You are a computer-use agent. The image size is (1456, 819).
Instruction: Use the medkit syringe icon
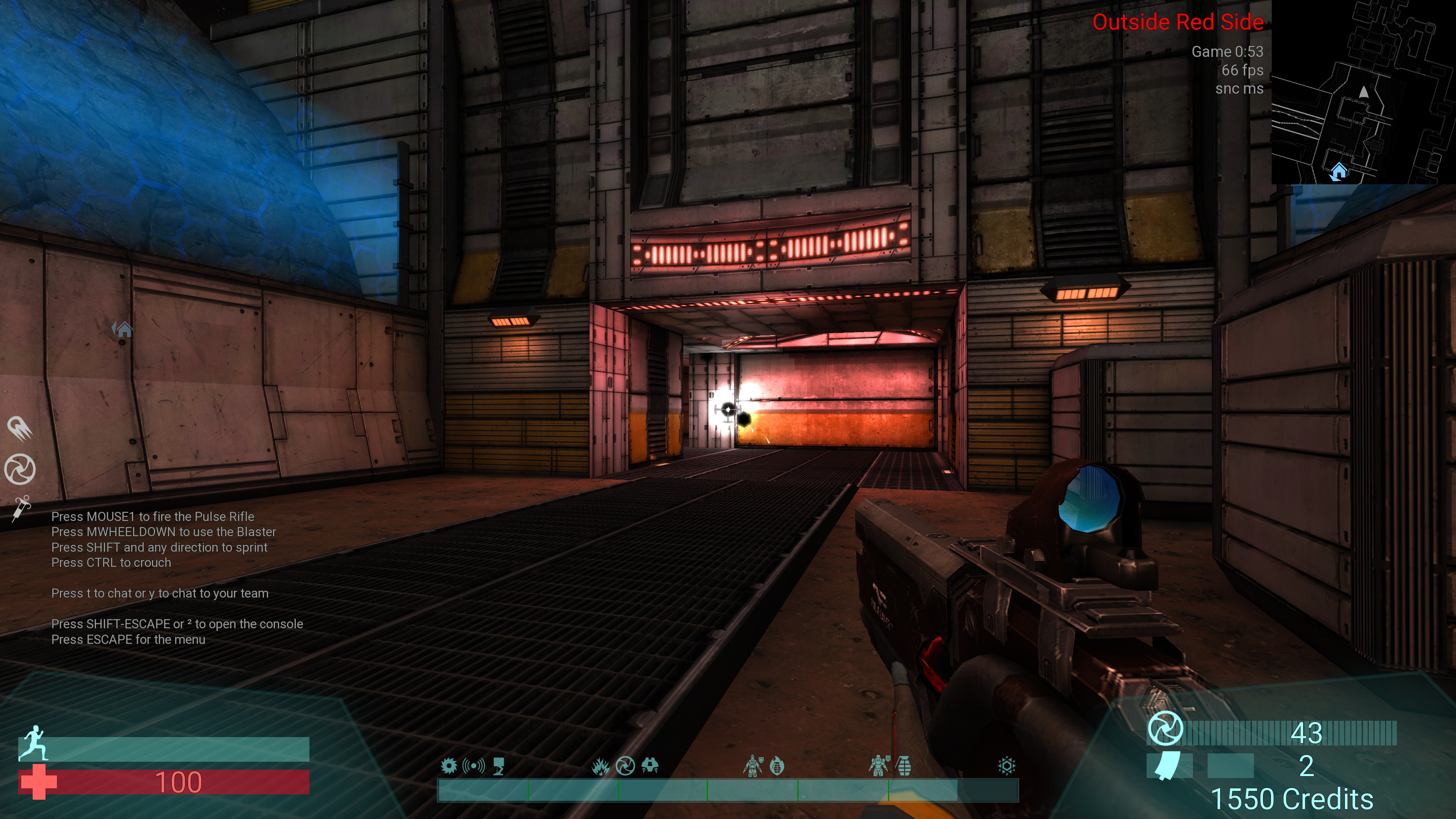(x=22, y=508)
